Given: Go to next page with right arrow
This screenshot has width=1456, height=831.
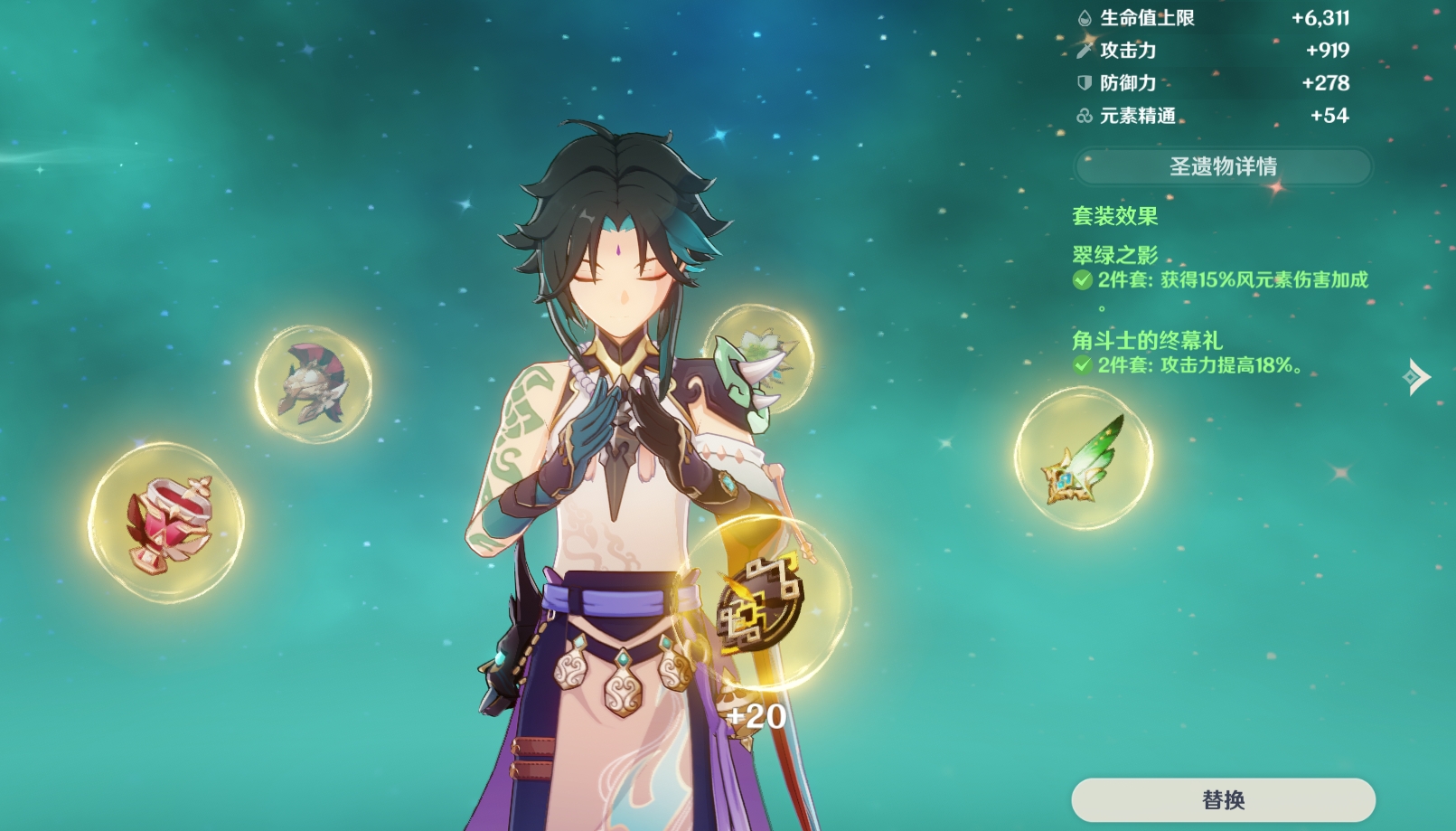Looking at the screenshot, I should (1416, 376).
